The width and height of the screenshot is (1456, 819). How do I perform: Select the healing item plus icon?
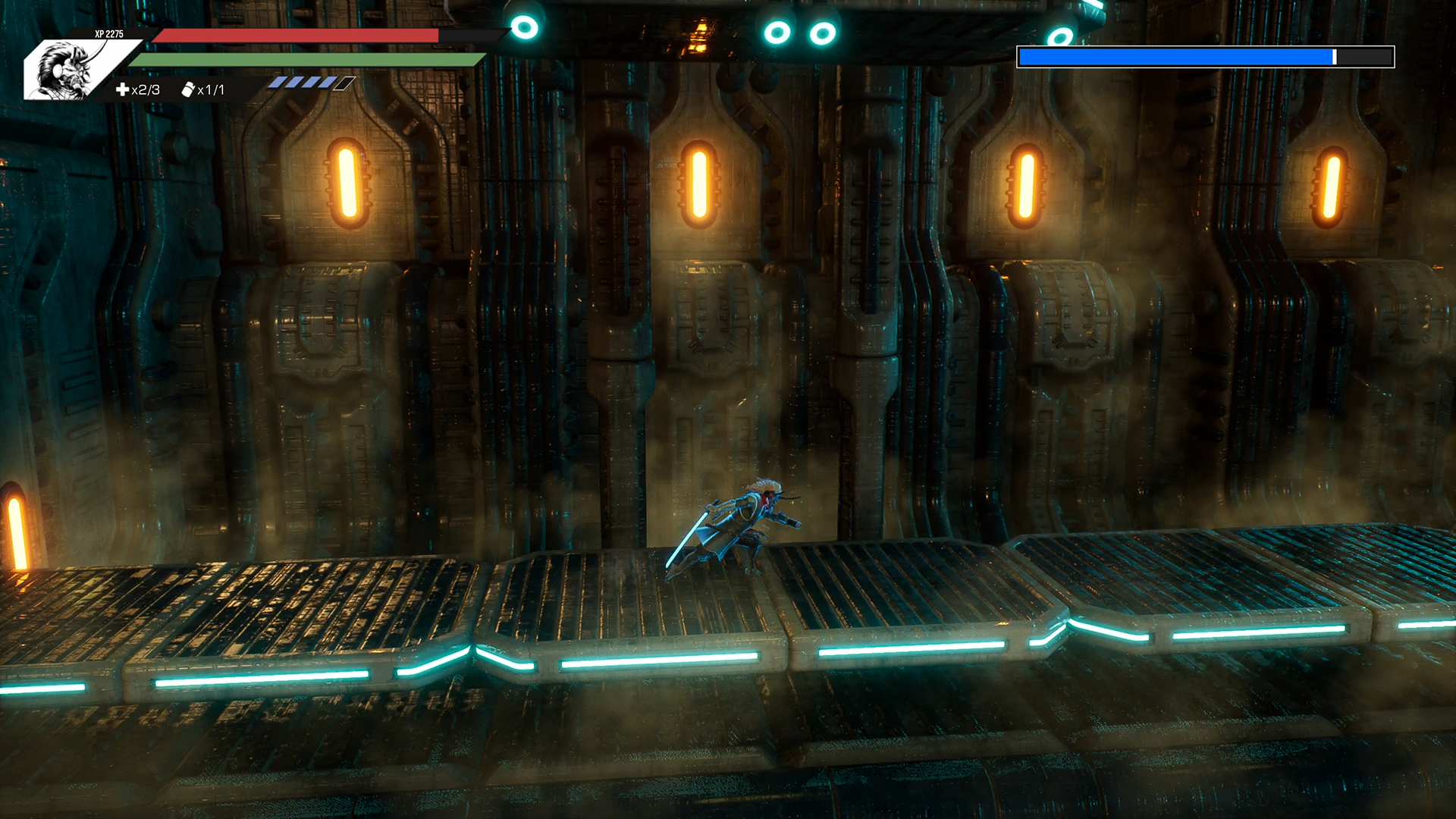point(122,89)
